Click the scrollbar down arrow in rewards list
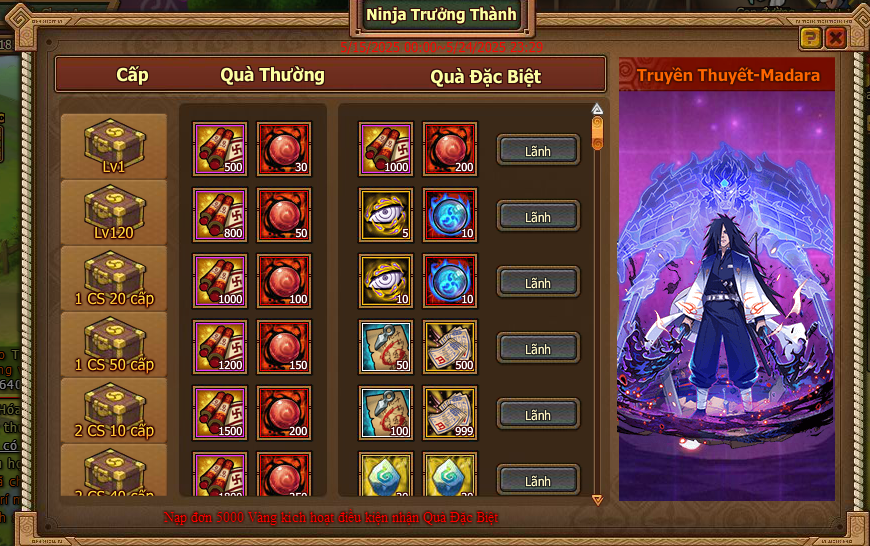The width and height of the screenshot is (870, 546). 598,499
